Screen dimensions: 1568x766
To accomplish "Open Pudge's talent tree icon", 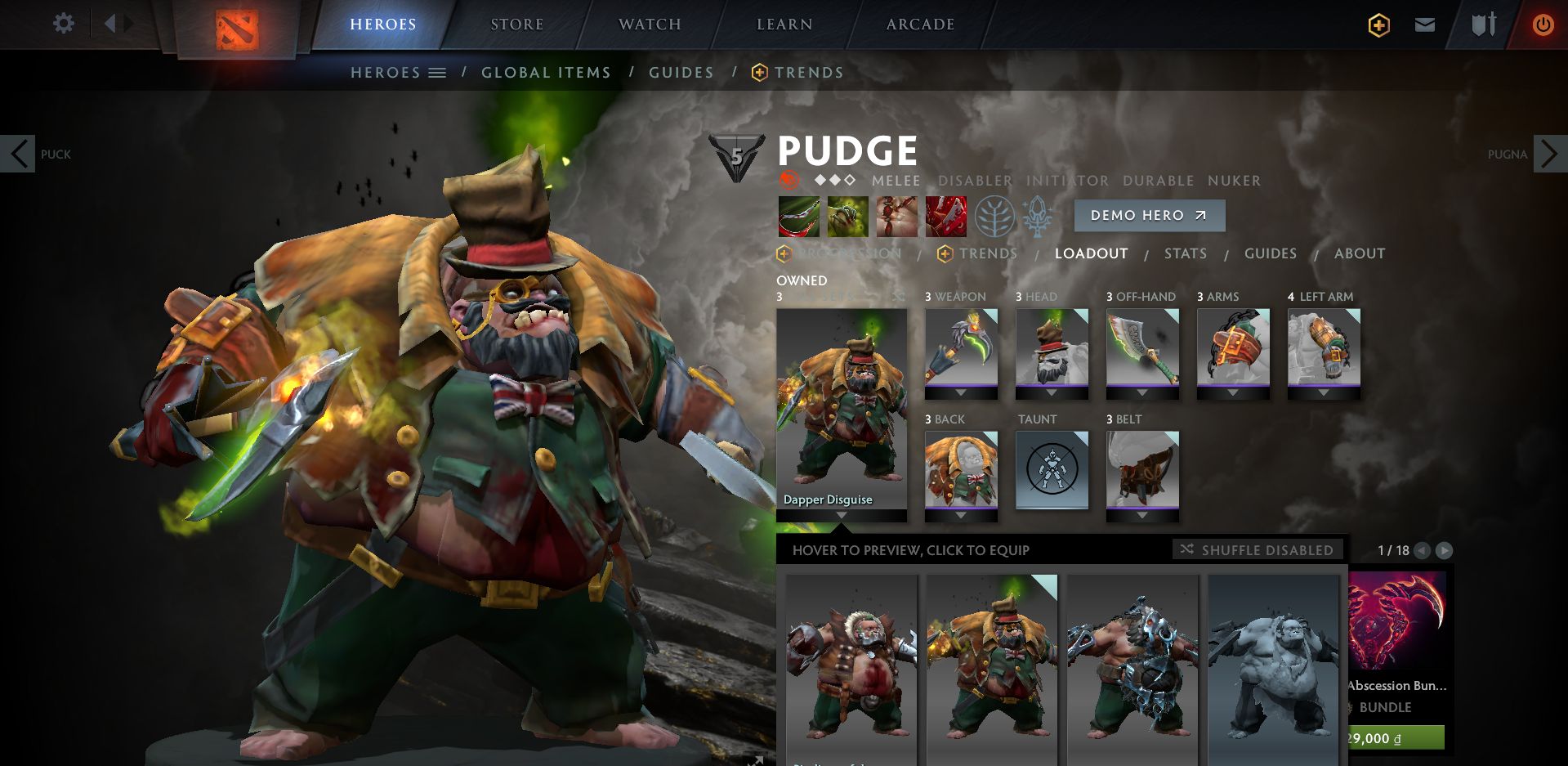I will 995,216.
